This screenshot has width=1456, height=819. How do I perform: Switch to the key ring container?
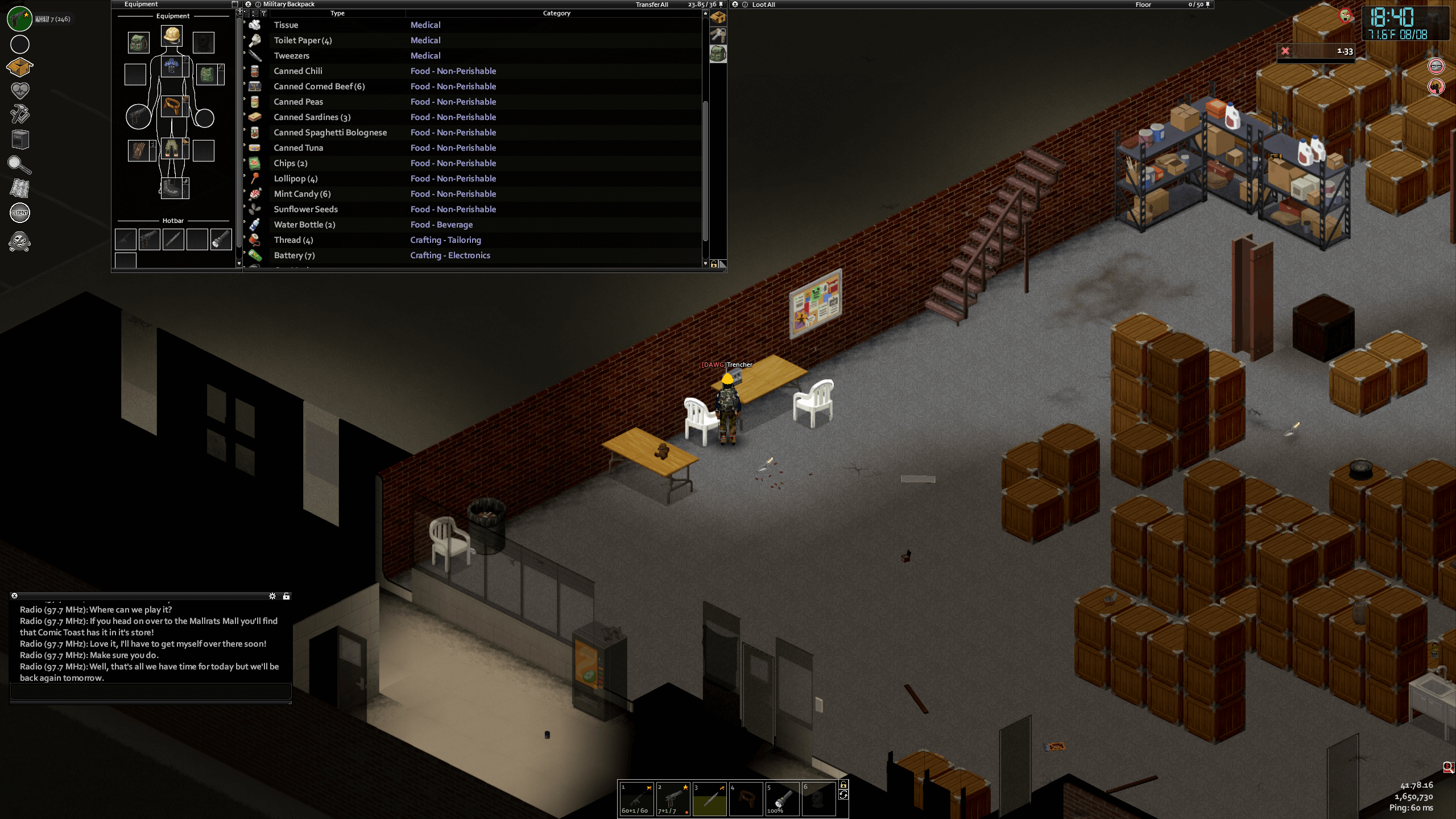(x=718, y=36)
